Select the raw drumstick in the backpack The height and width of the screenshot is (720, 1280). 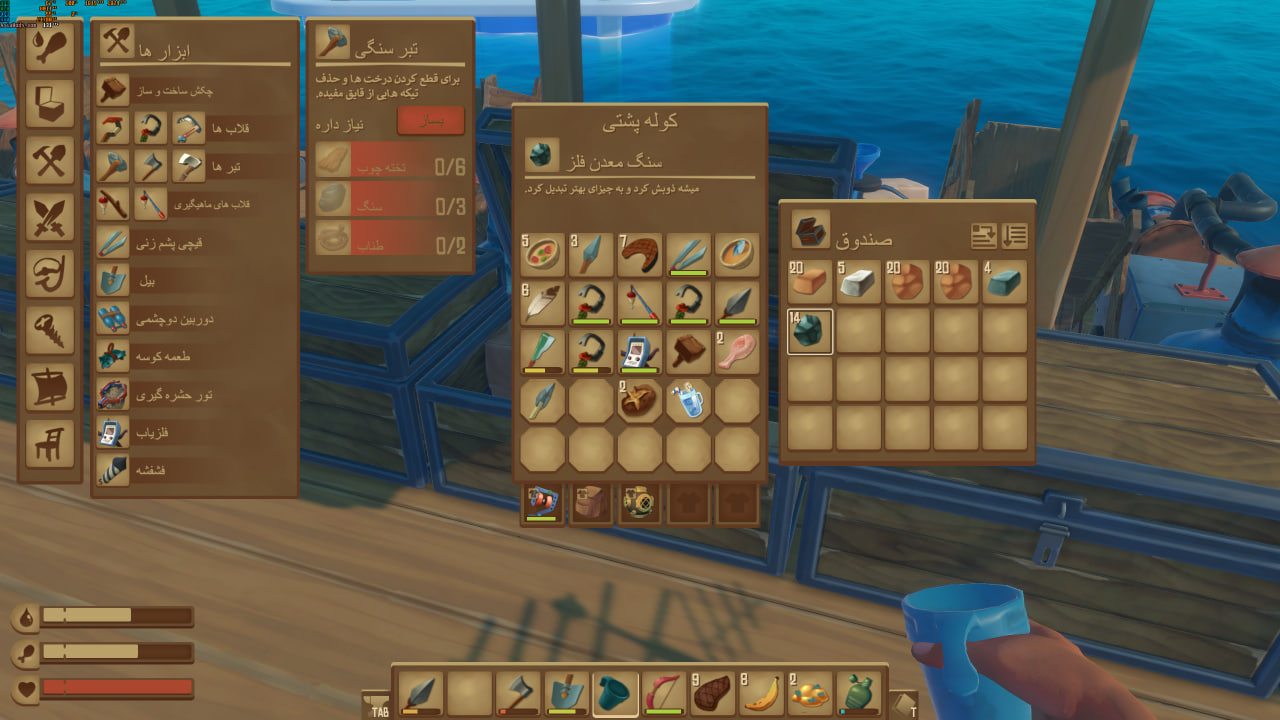(737, 351)
